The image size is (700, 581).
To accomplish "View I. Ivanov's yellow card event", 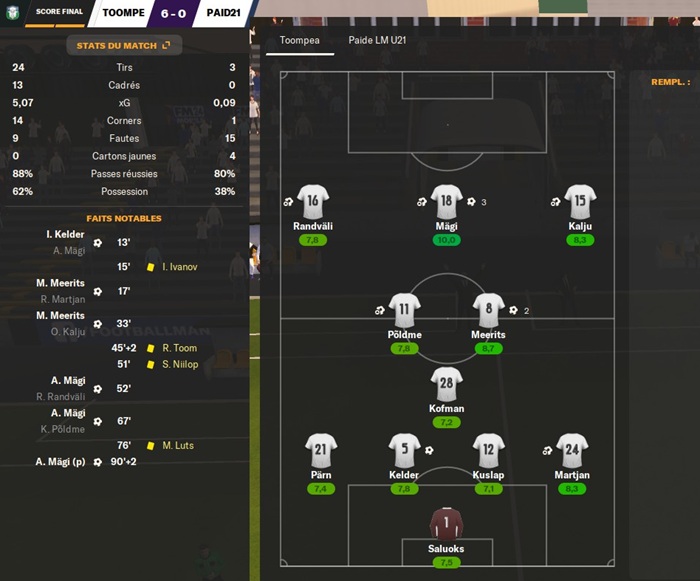I will click(x=178, y=267).
